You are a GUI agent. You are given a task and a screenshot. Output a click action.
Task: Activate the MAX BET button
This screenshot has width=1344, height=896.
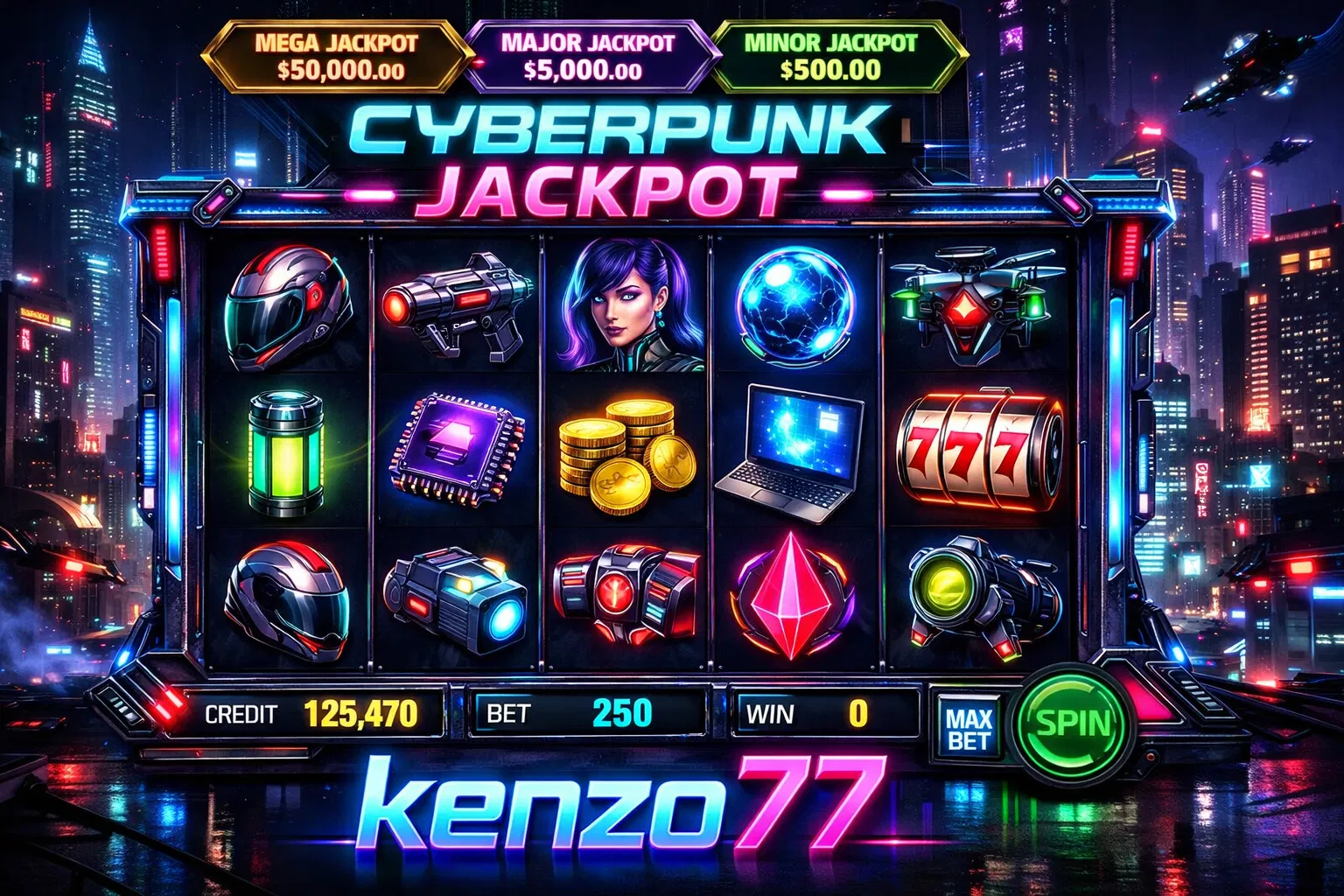coord(969,731)
